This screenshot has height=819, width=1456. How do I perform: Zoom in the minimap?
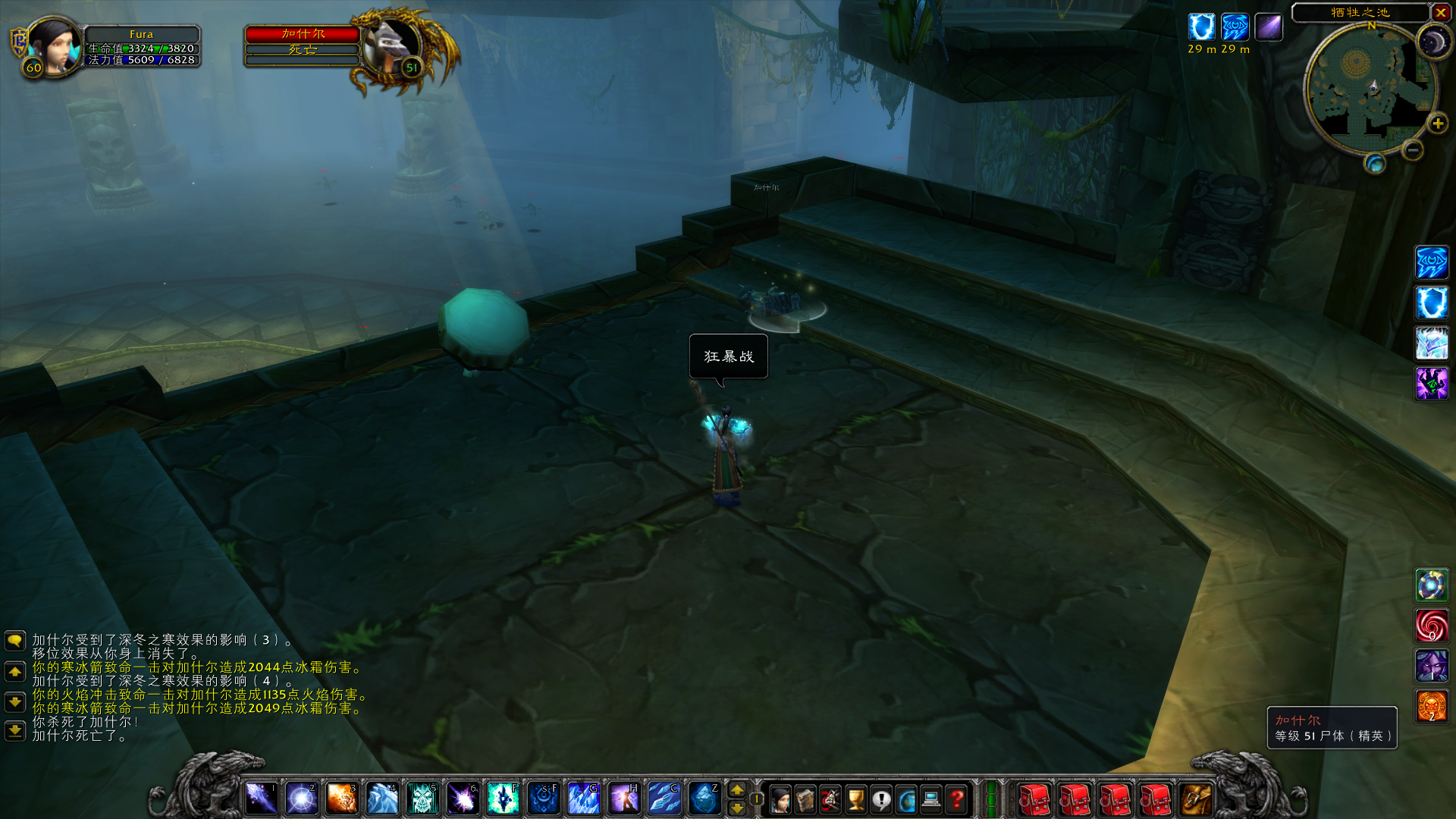click(1437, 124)
